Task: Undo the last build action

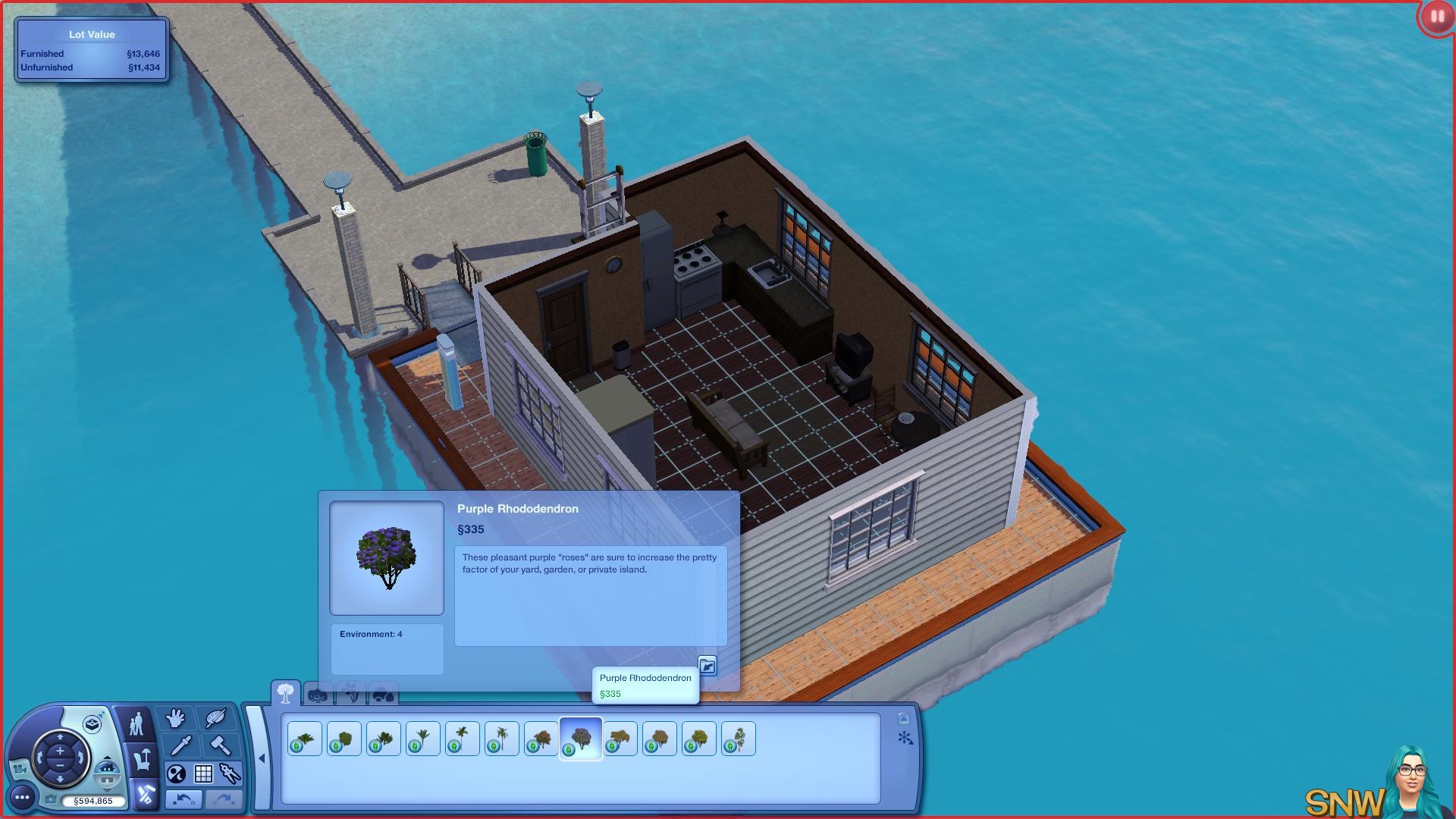Action: tap(184, 799)
